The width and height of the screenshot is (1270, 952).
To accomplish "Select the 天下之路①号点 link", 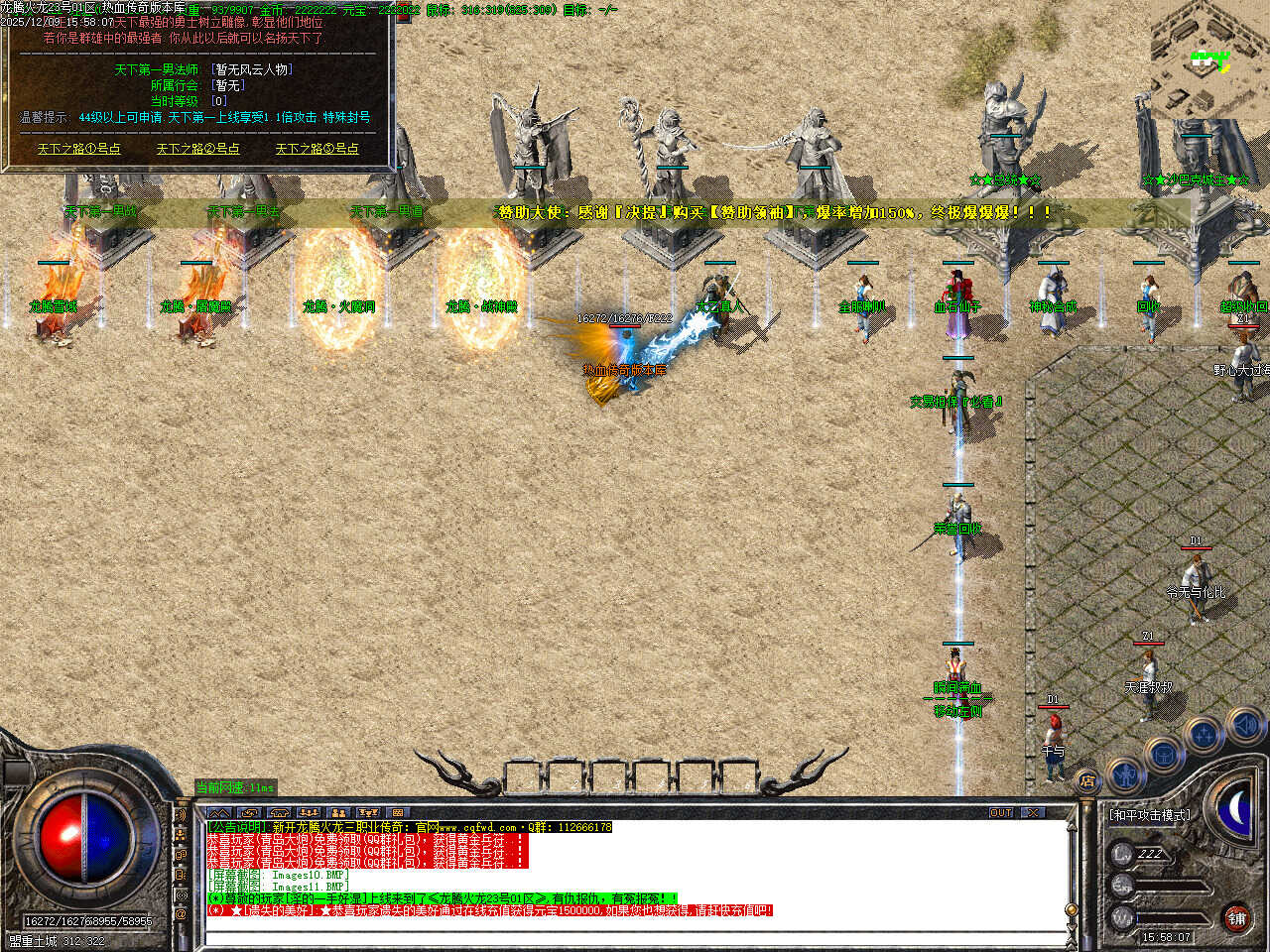I will [79, 149].
